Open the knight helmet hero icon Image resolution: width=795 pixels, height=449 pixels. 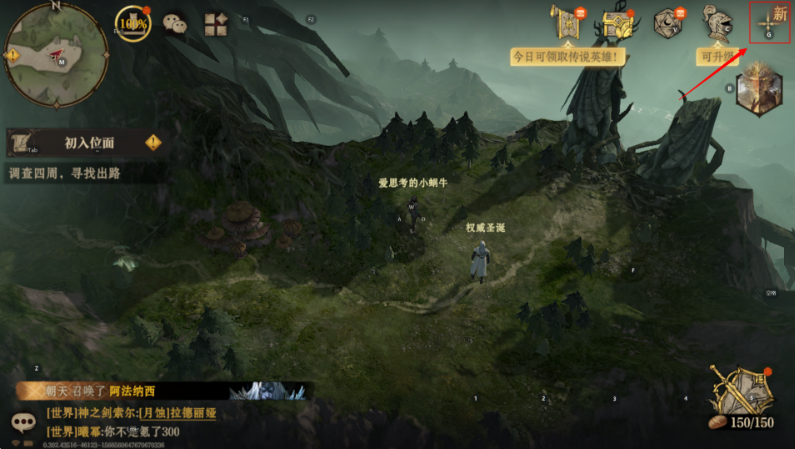pos(716,23)
